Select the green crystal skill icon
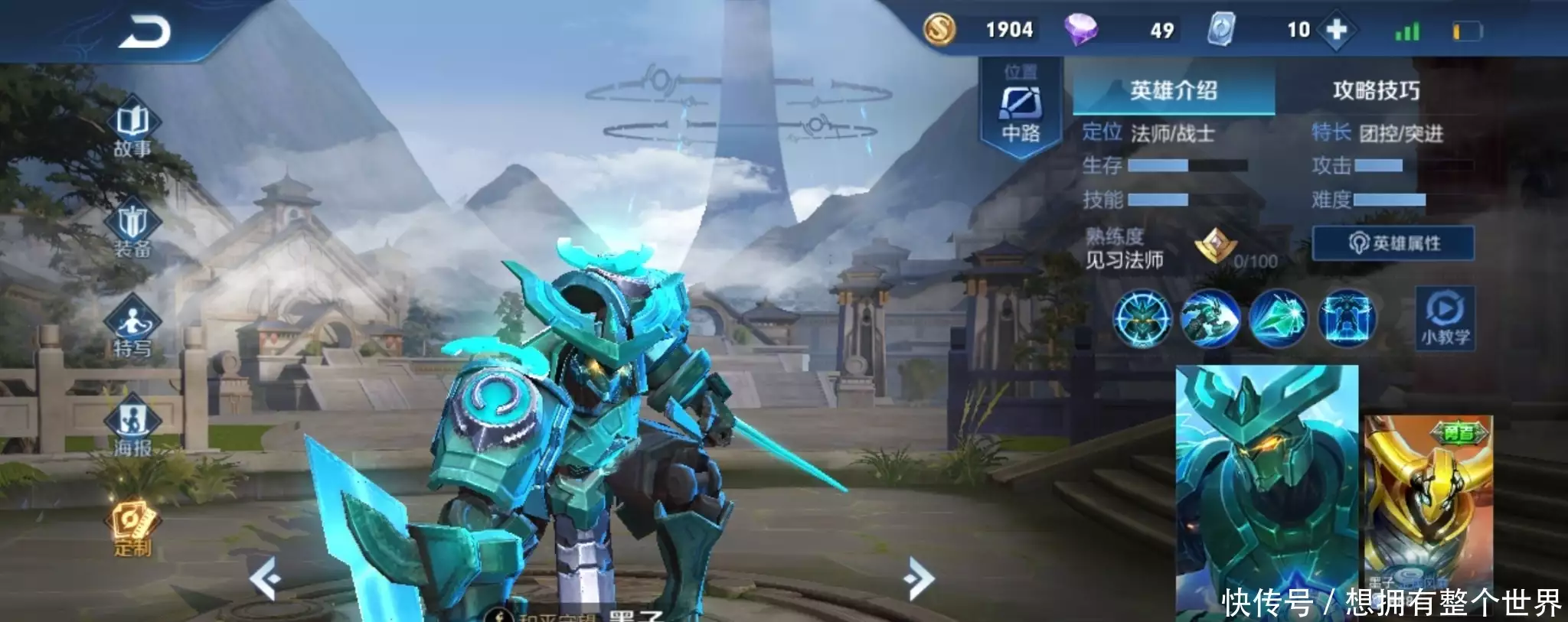1568x622 pixels. click(1278, 318)
